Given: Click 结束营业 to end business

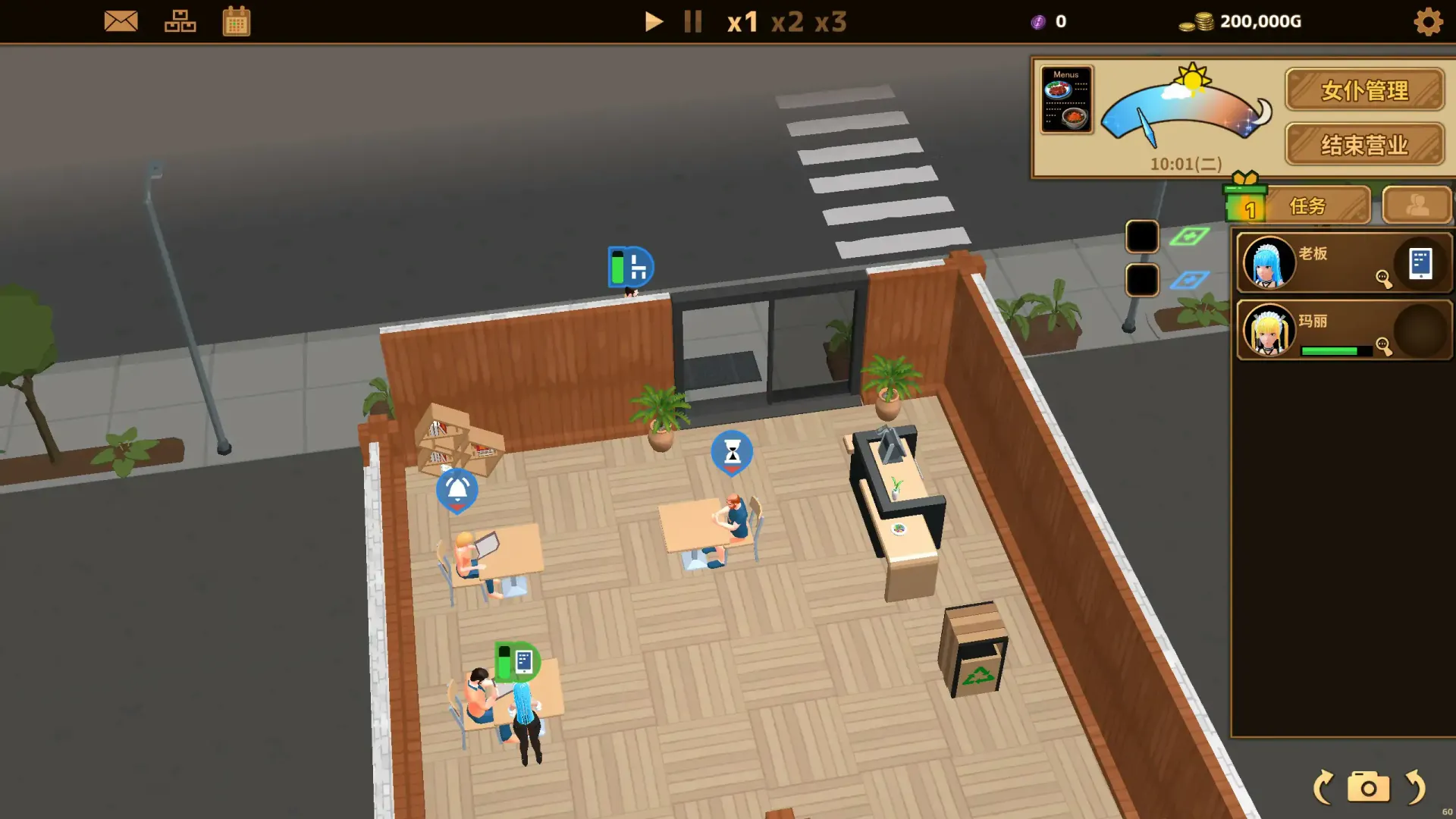Looking at the screenshot, I should coord(1364,144).
